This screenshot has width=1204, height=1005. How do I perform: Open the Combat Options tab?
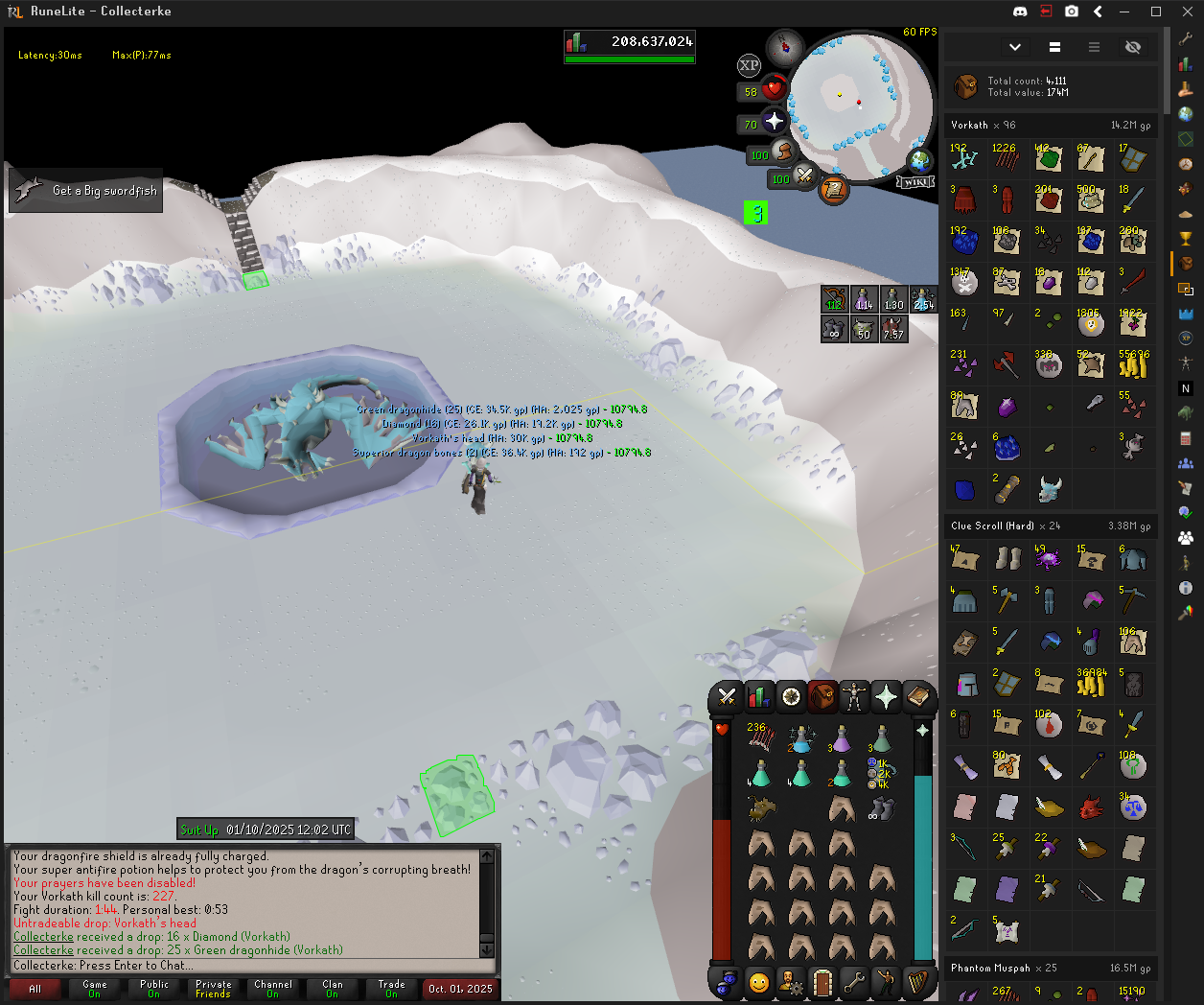coord(727,697)
